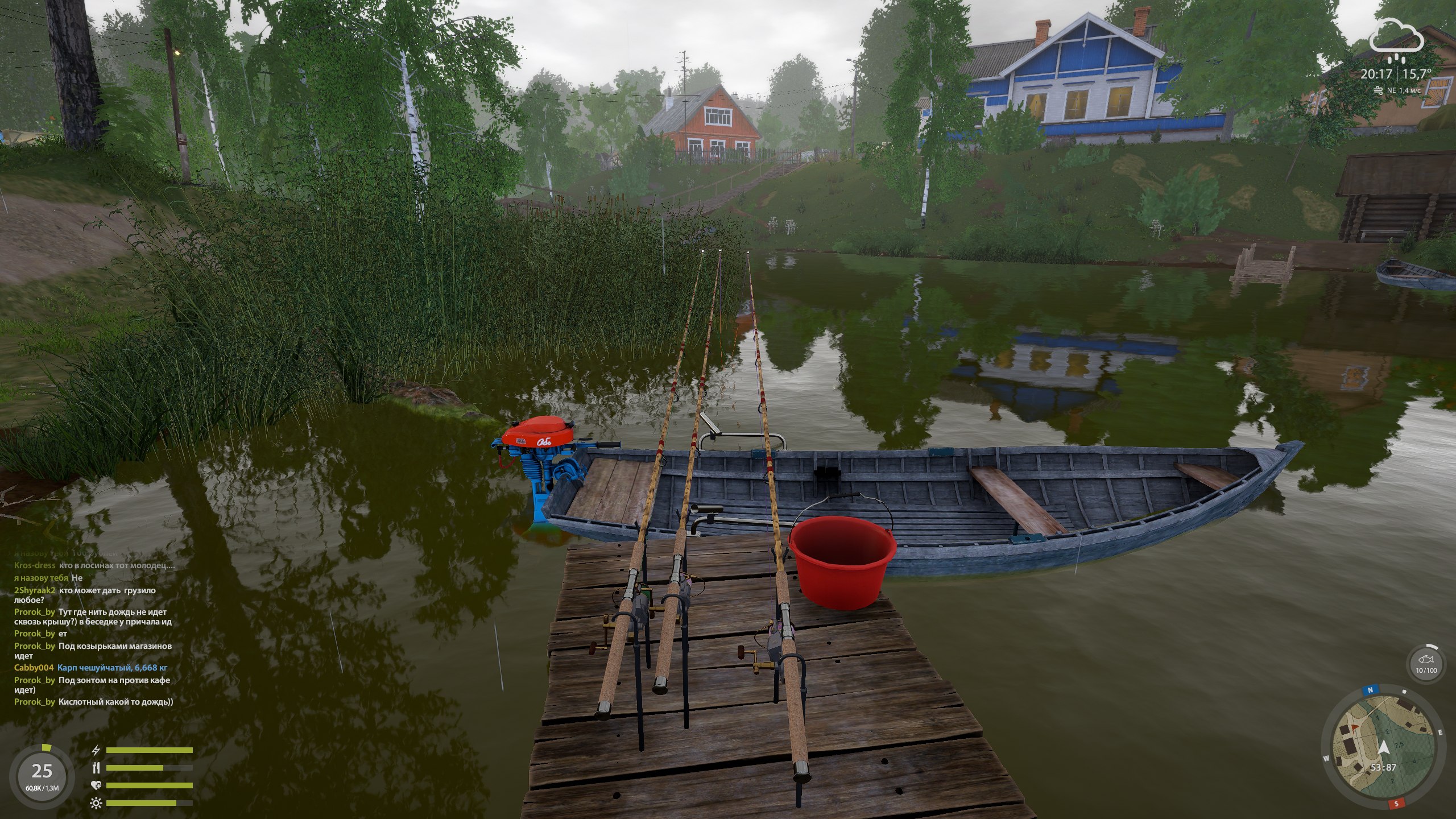Select 2Shyraak2's name in the chat
Image resolution: width=1456 pixels, height=819 pixels.
(35, 590)
